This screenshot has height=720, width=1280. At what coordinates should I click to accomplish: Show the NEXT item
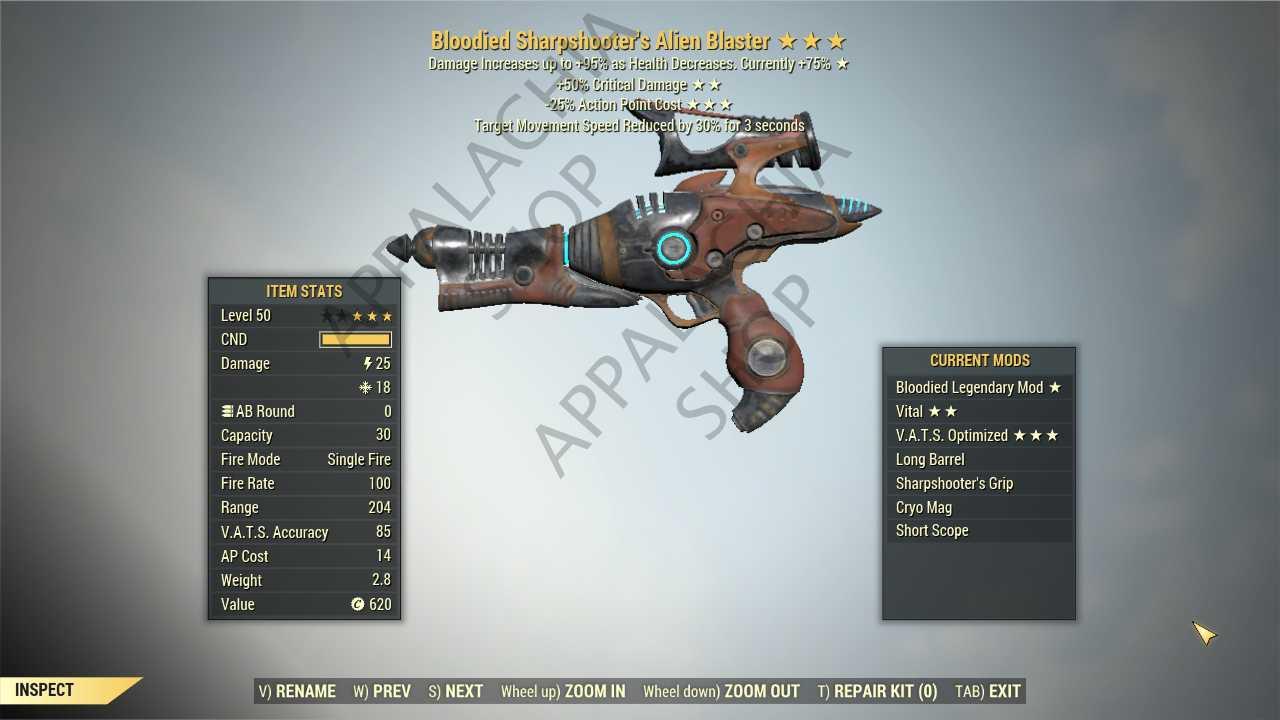456,691
